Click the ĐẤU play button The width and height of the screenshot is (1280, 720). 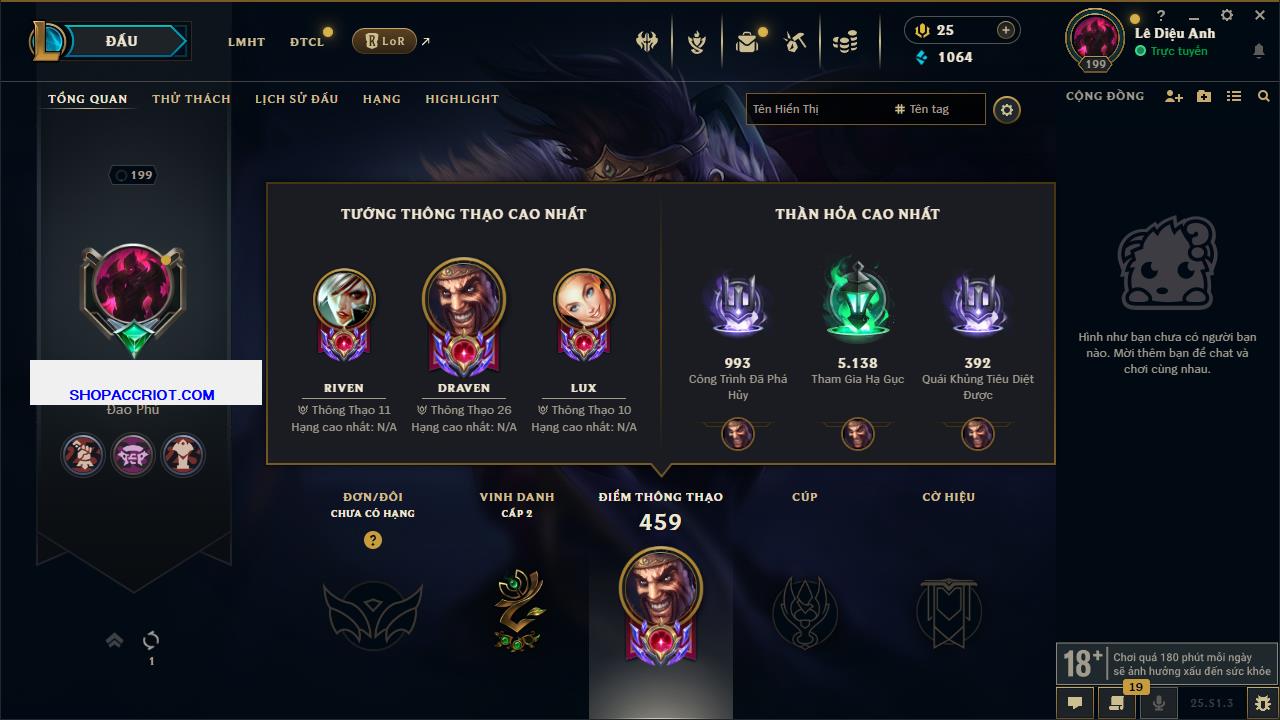[x=122, y=41]
